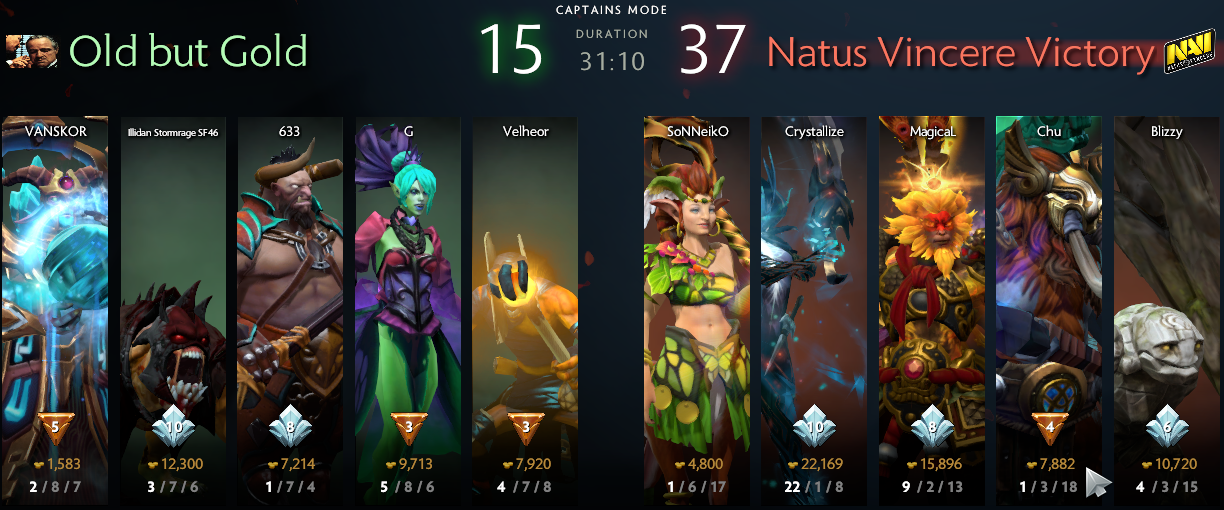This screenshot has width=1224, height=510.
Task: Click Chu's player card
Action: coord(1048,300)
